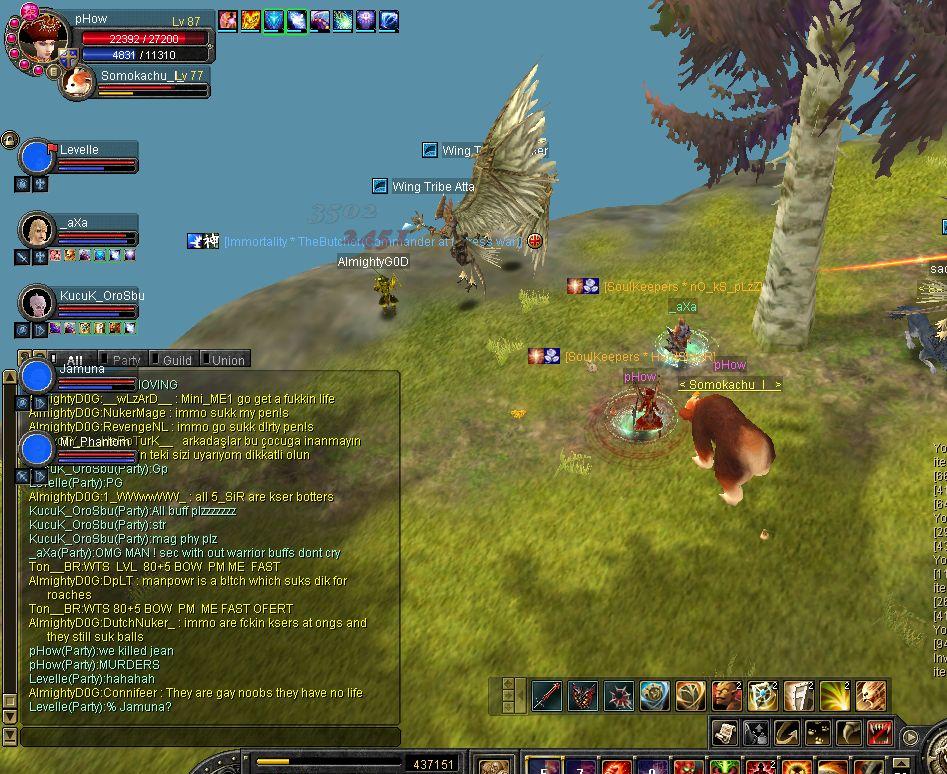Open pHow's own character portrait

42,38
